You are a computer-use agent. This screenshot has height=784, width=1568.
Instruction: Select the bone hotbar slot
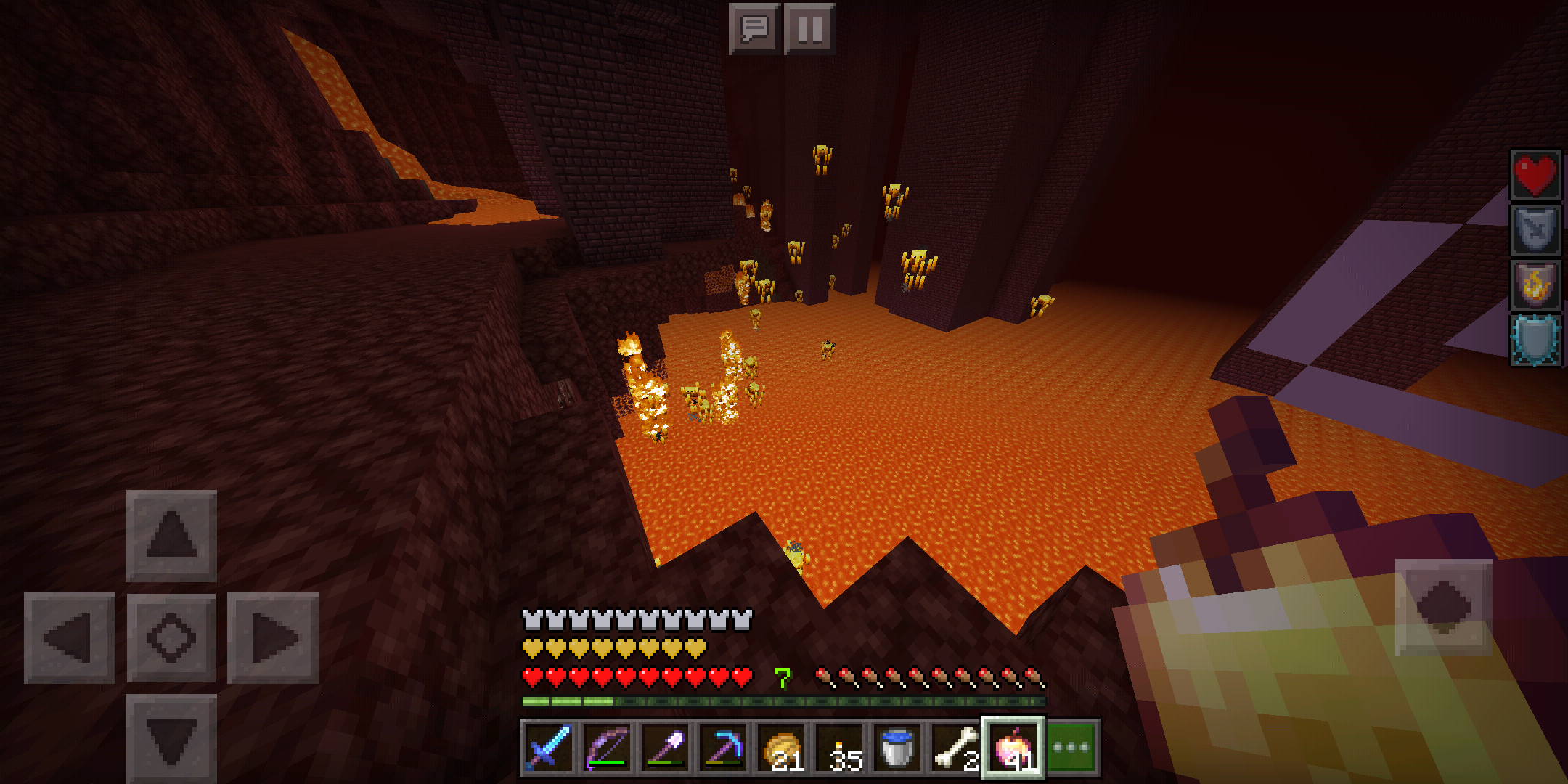(955, 748)
